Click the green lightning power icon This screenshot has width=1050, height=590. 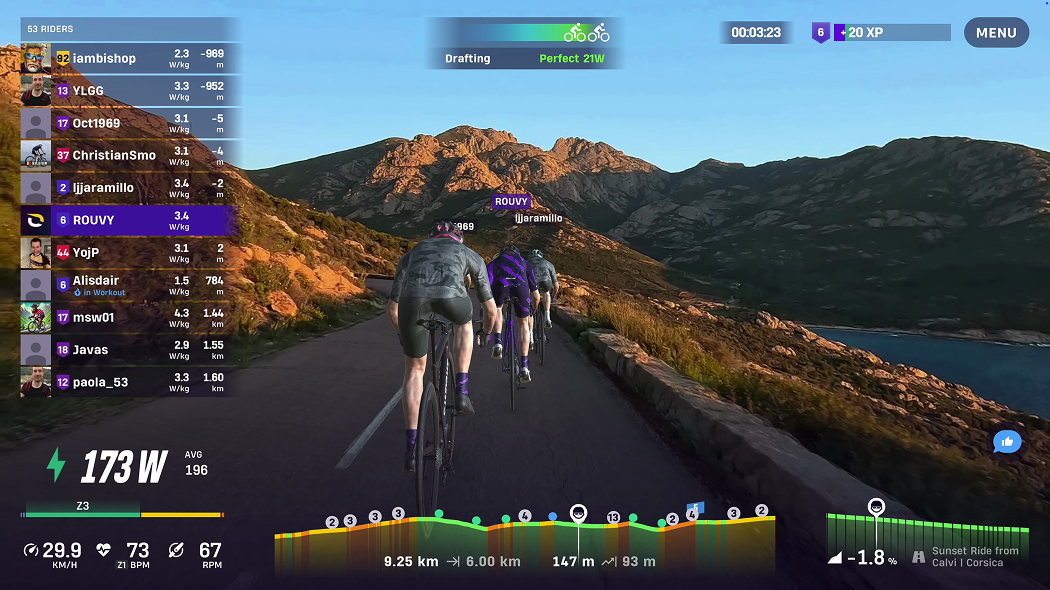56,466
